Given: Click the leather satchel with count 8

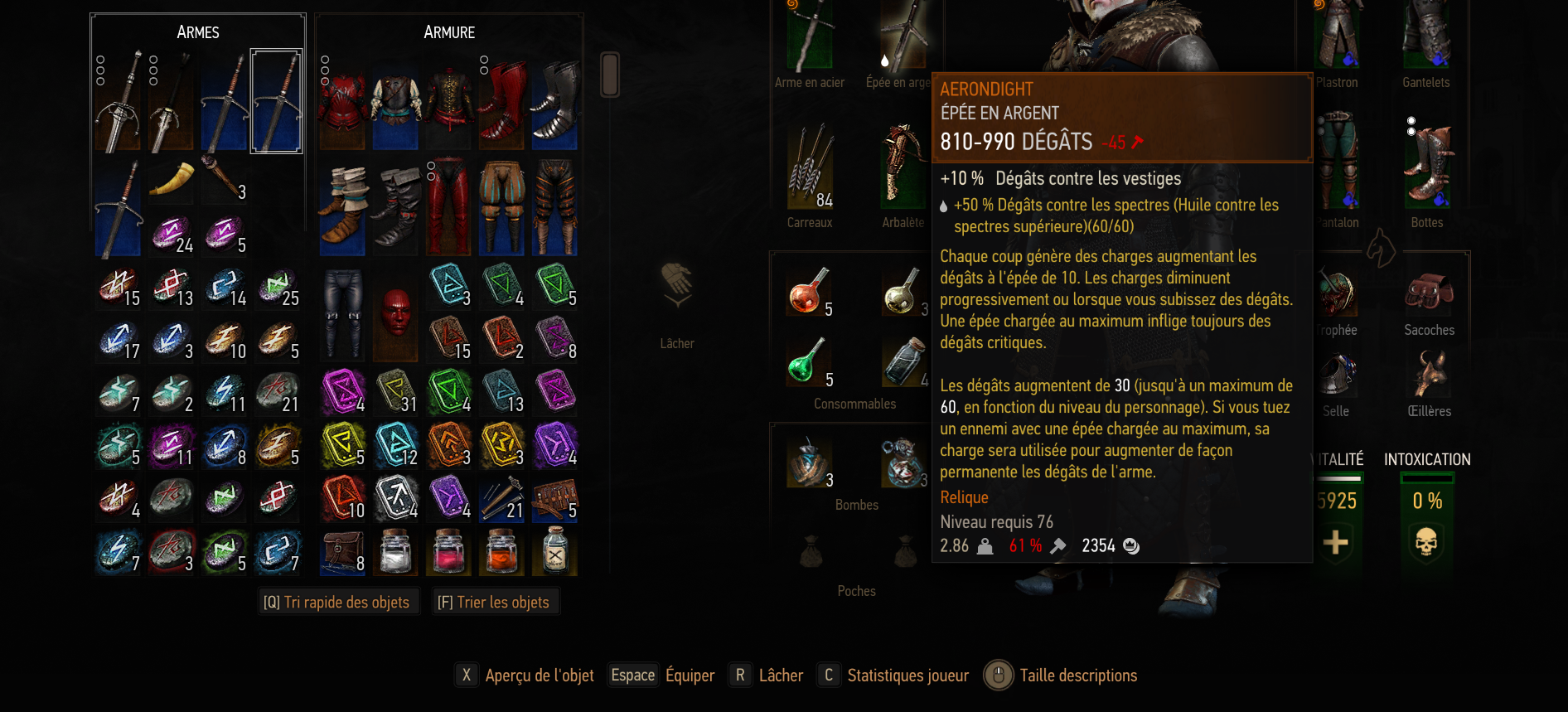Looking at the screenshot, I should click(x=342, y=551).
